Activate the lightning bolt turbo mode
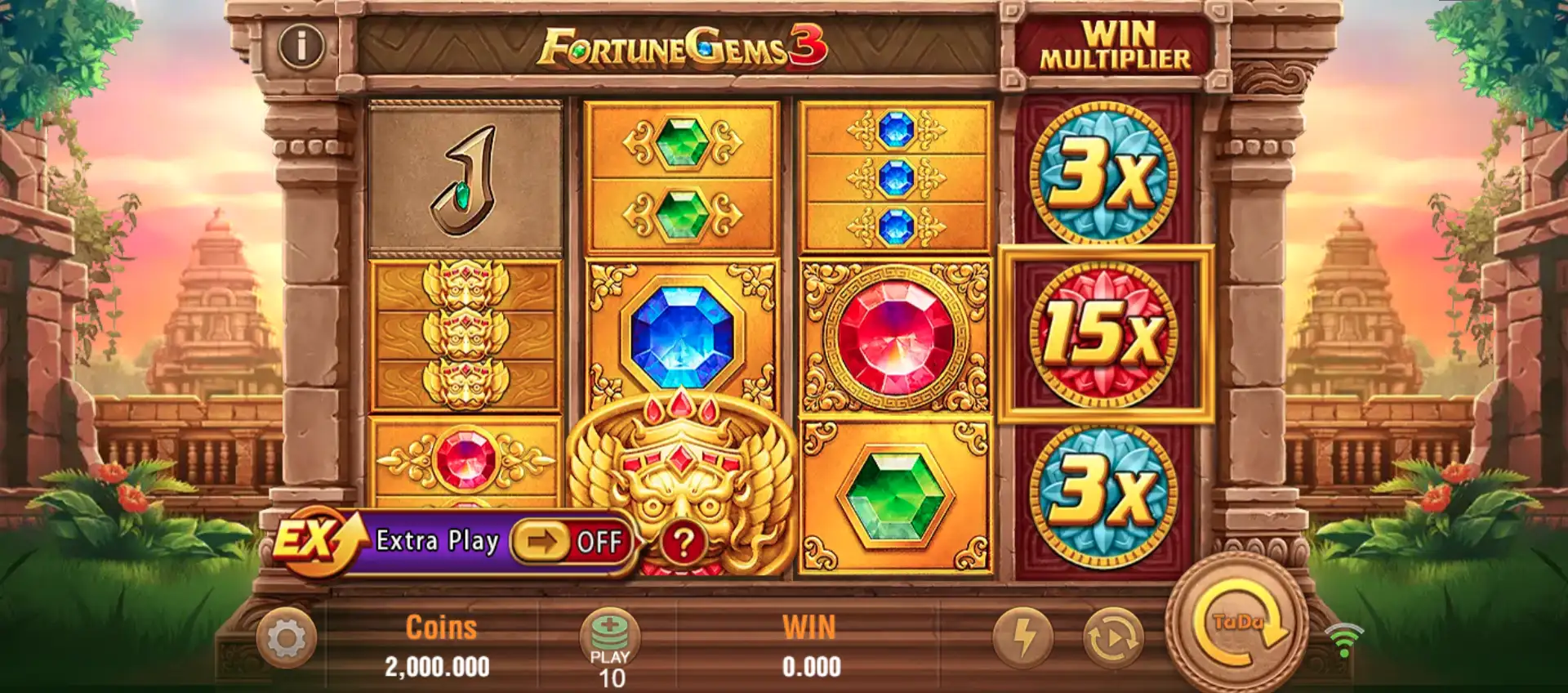The height and width of the screenshot is (693, 1568). (1023, 637)
